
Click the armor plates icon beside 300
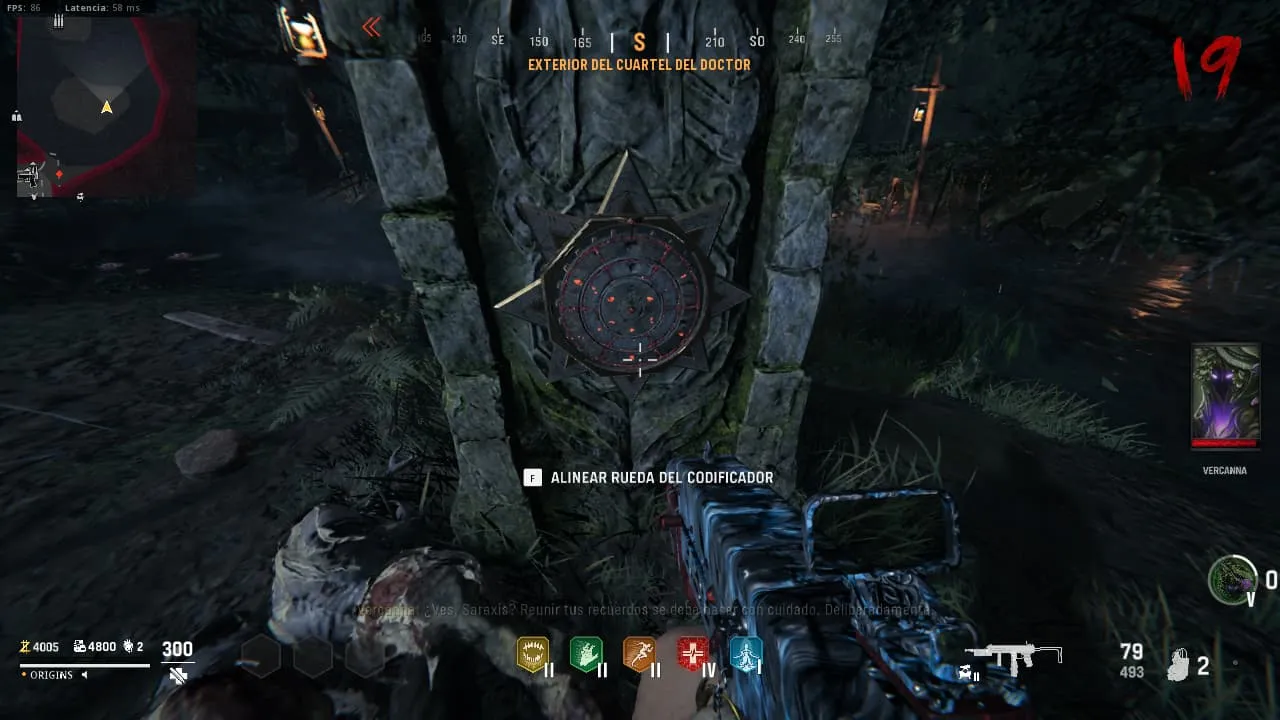coord(178,676)
